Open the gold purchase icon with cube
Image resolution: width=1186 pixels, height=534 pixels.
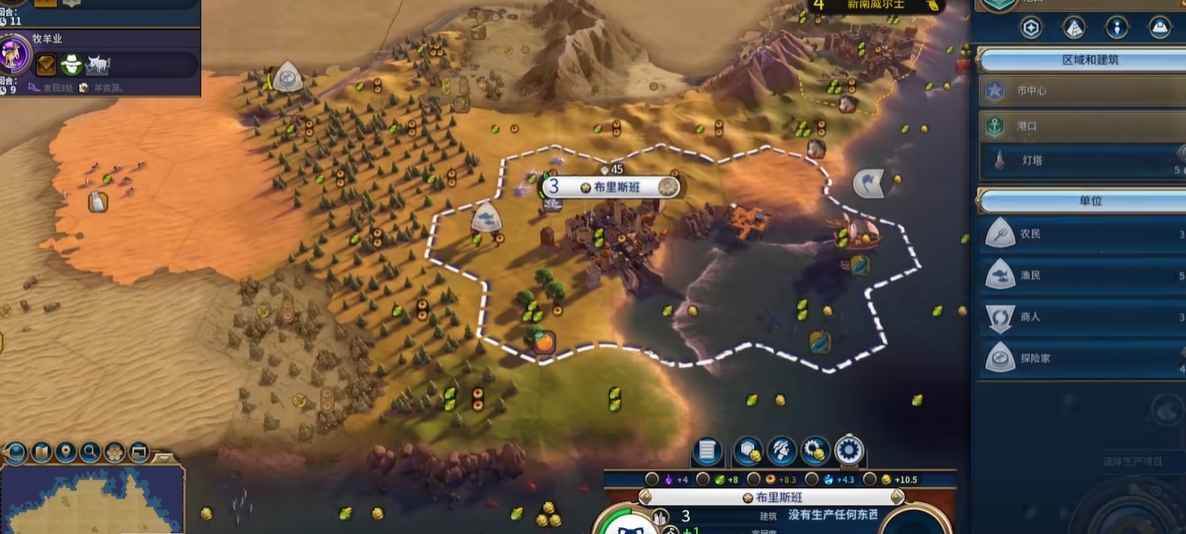747,451
